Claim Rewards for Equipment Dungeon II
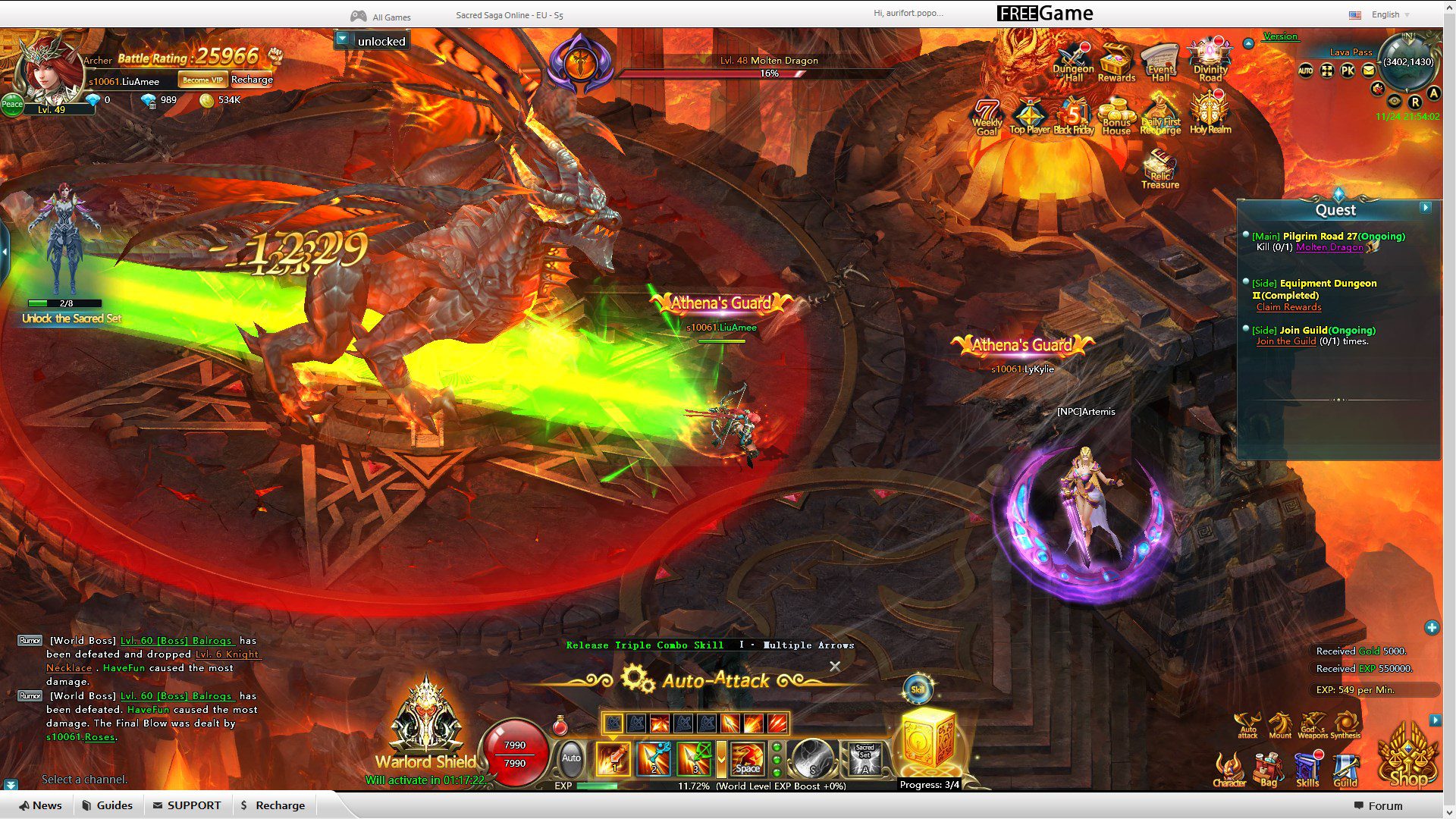1456x819 pixels. coord(1288,307)
